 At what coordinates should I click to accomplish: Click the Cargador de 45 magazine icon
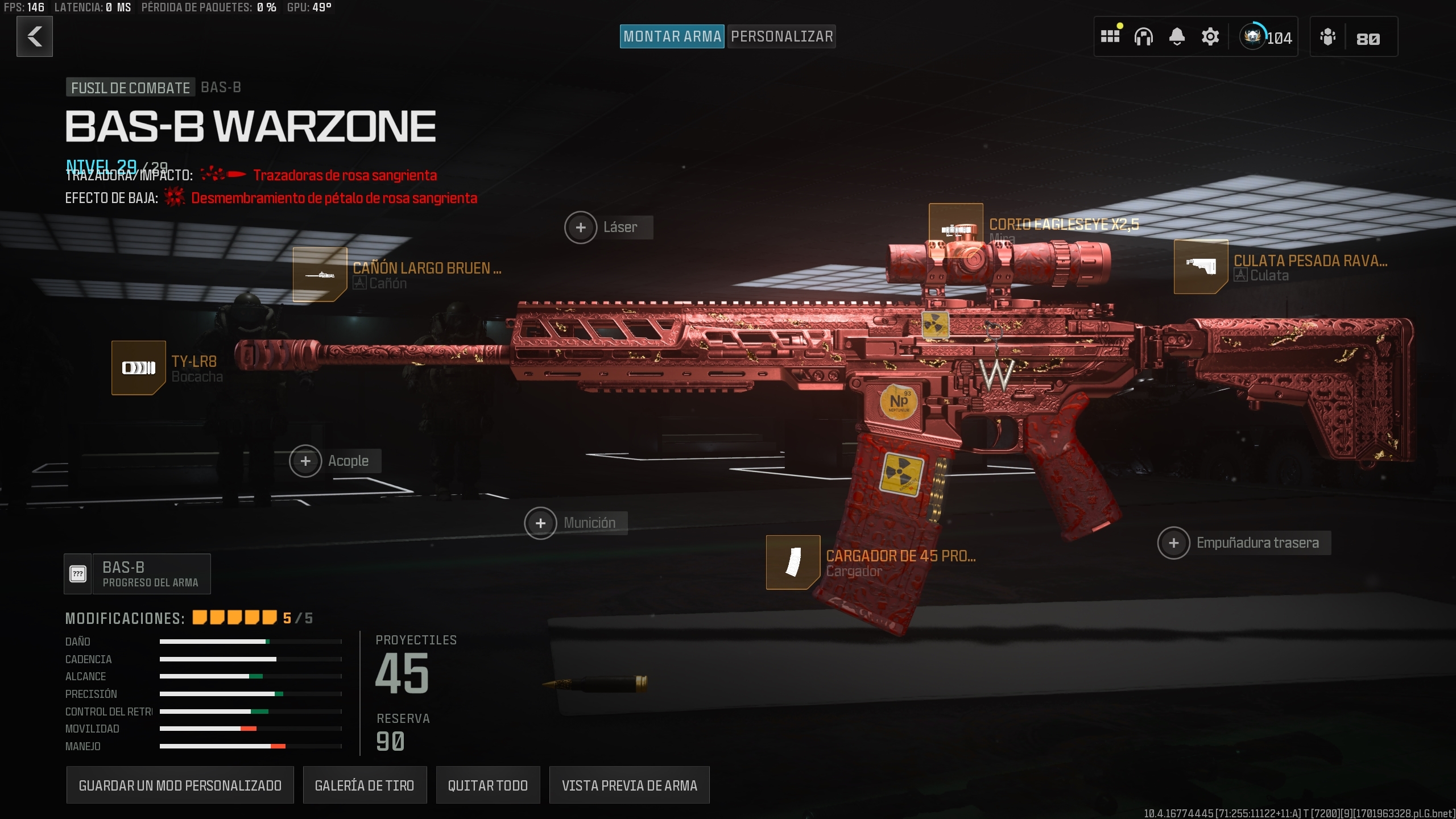pos(795,563)
